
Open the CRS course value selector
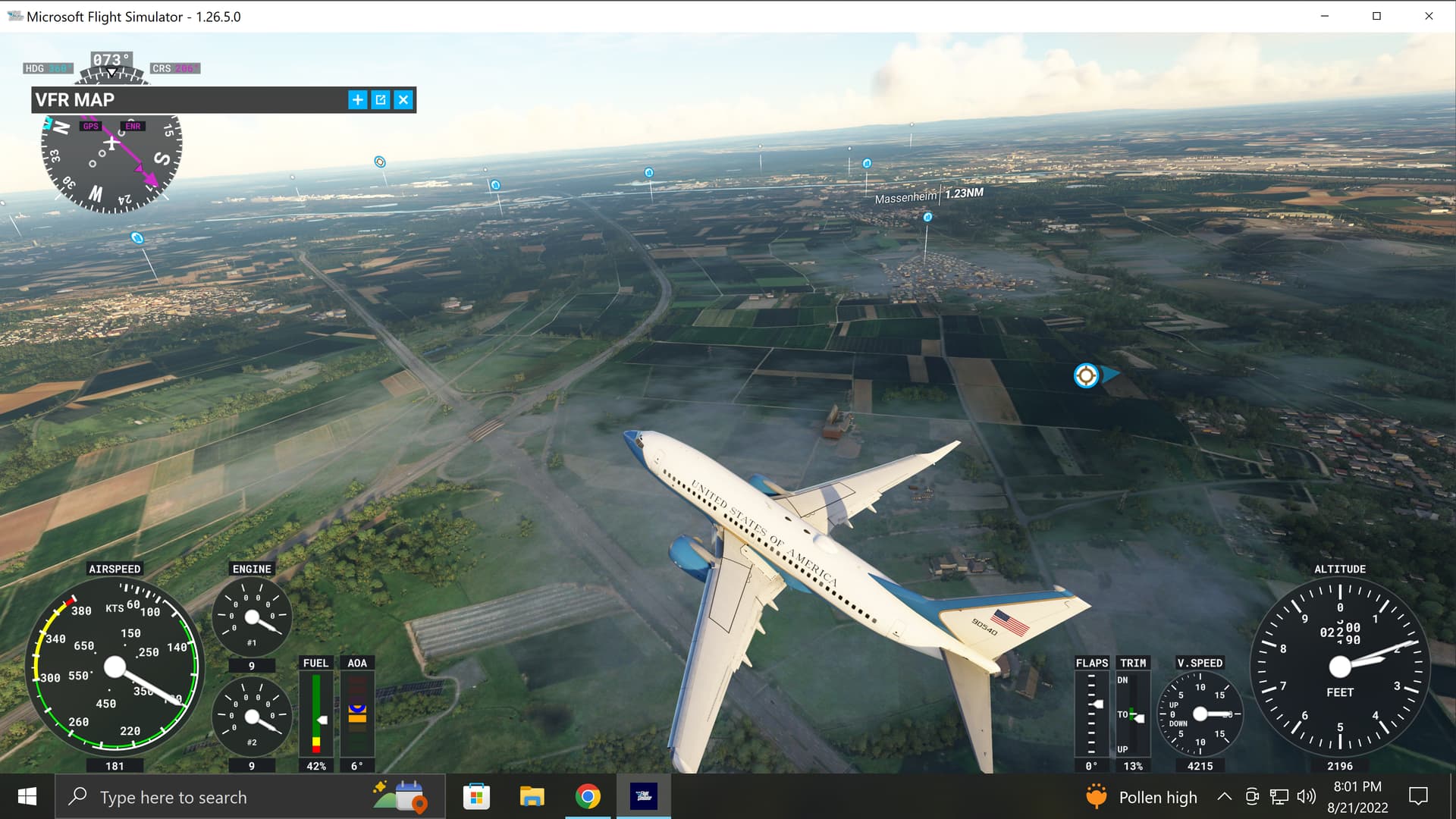click(x=174, y=67)
